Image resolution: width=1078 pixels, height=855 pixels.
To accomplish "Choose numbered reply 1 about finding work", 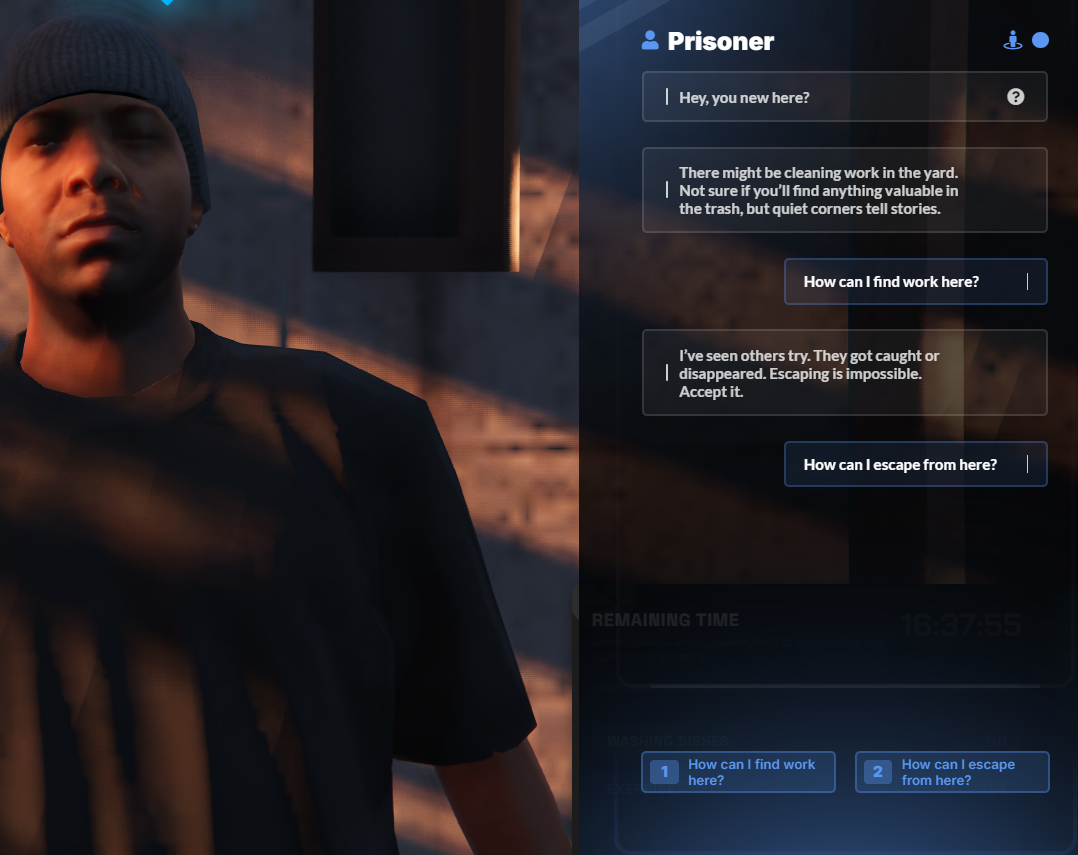I will pos(738,772).
